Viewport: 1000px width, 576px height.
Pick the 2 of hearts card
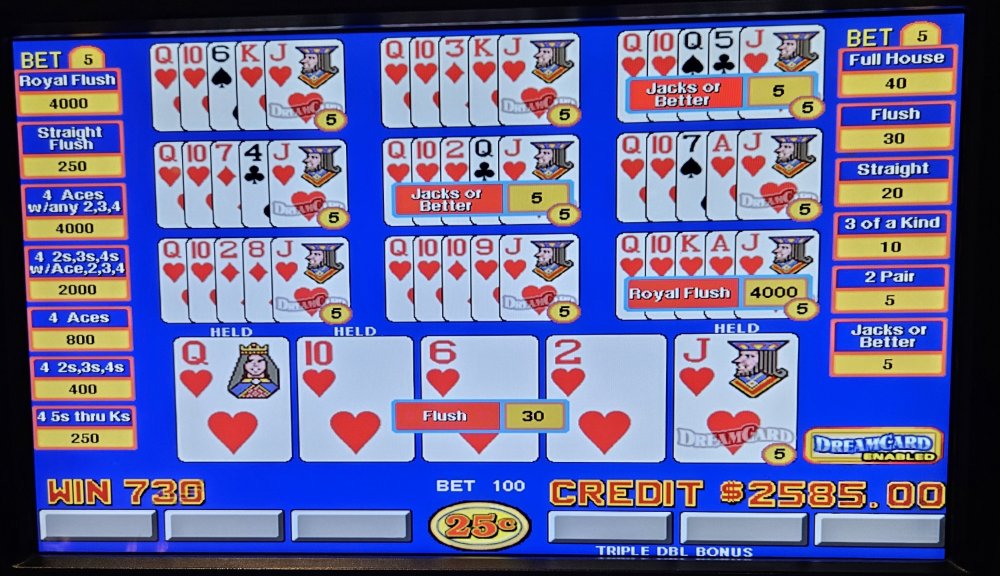point(605,398)
